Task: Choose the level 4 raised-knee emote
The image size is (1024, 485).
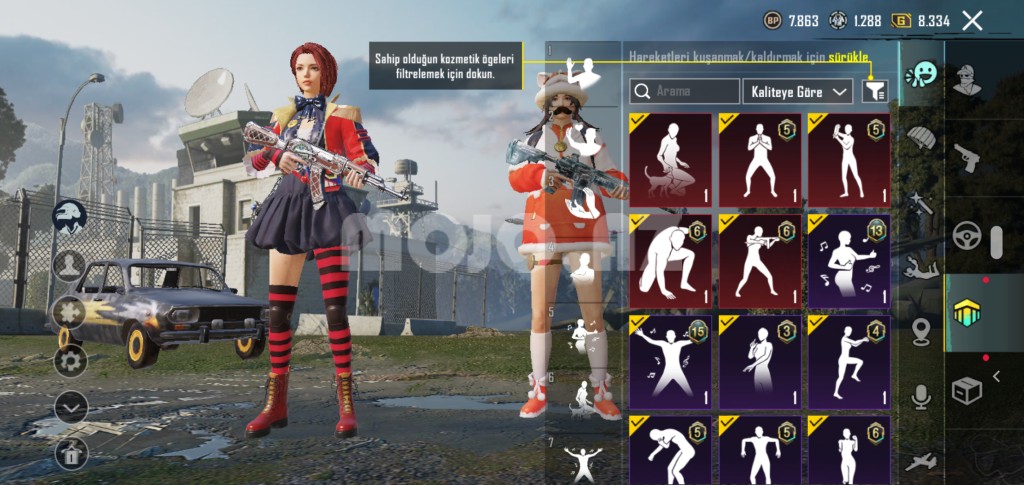Action: click(848, 362)
